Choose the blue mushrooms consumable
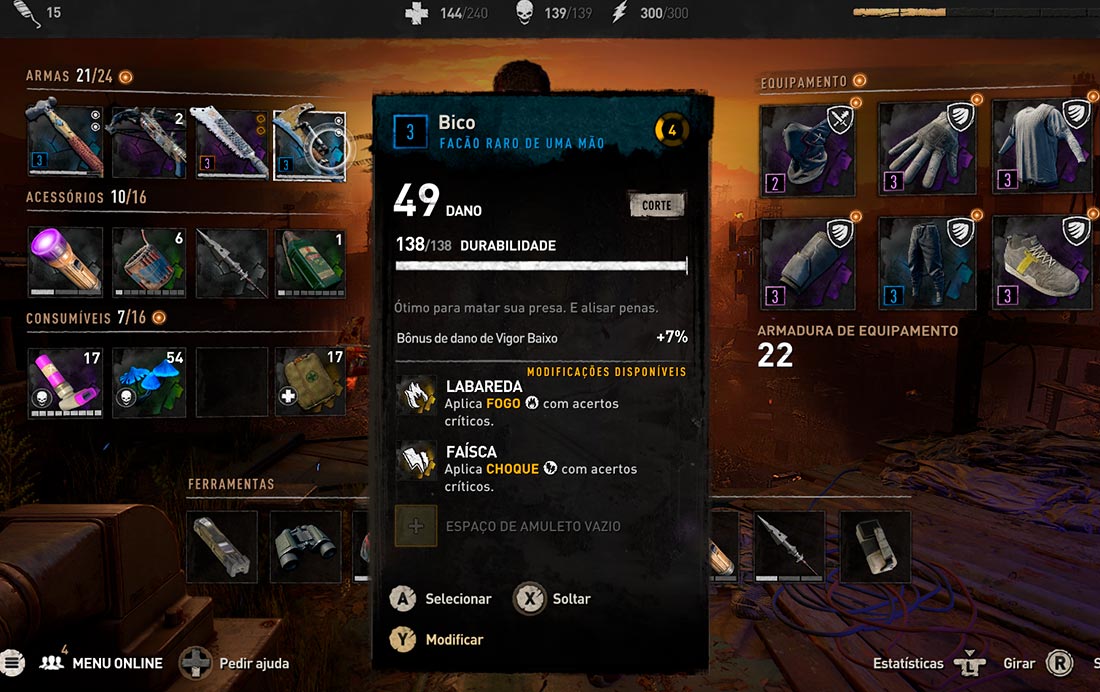This screenshot has width=1100, height=692. [148, 381]
